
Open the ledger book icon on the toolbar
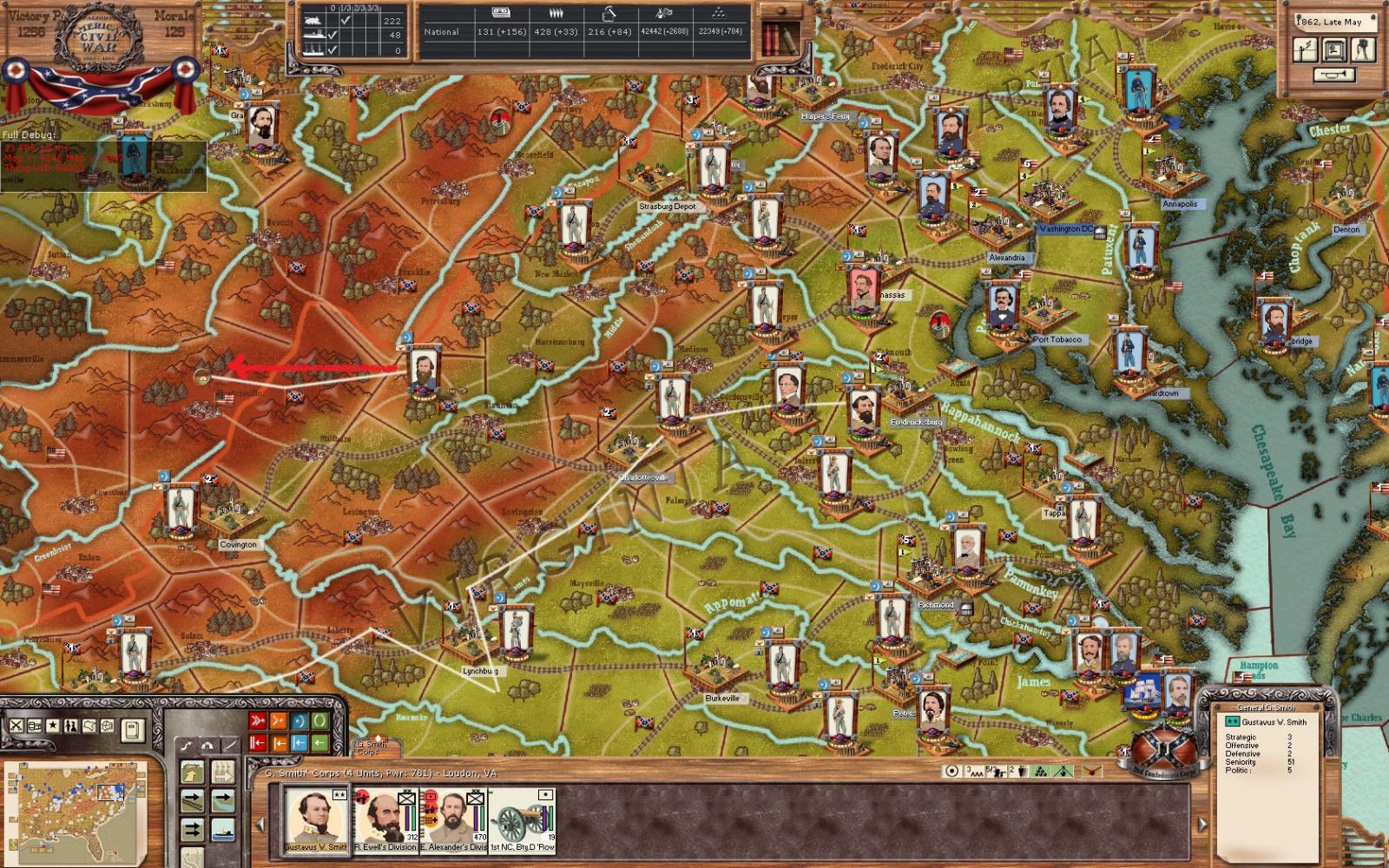point(133,730)
